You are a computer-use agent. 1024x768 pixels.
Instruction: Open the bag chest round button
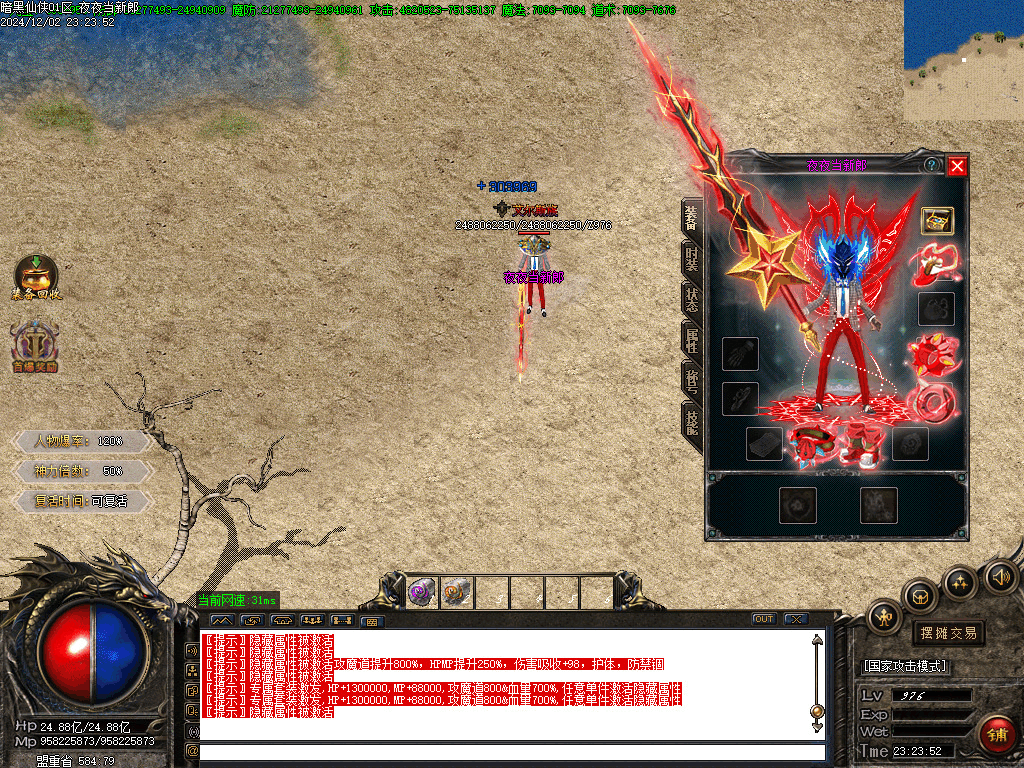pyautogui.click(x=920, y=597)
